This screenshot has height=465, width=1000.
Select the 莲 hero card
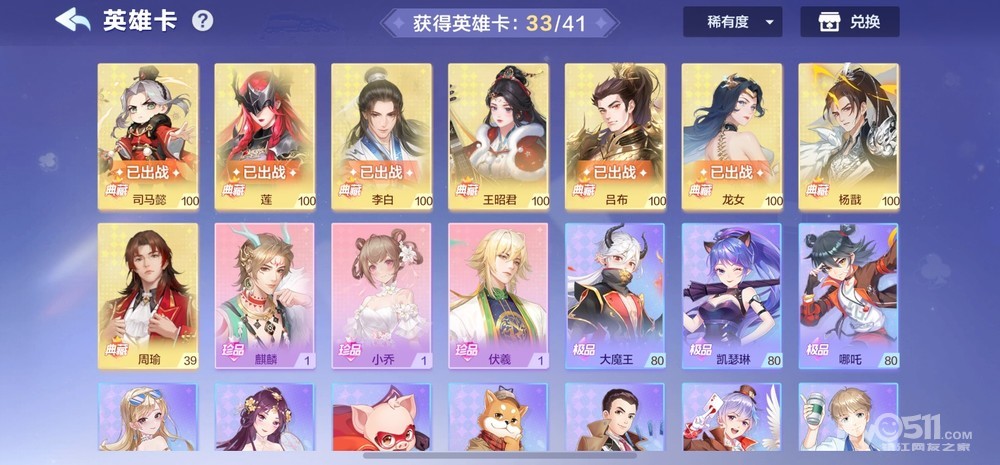(x=265, y=136)
